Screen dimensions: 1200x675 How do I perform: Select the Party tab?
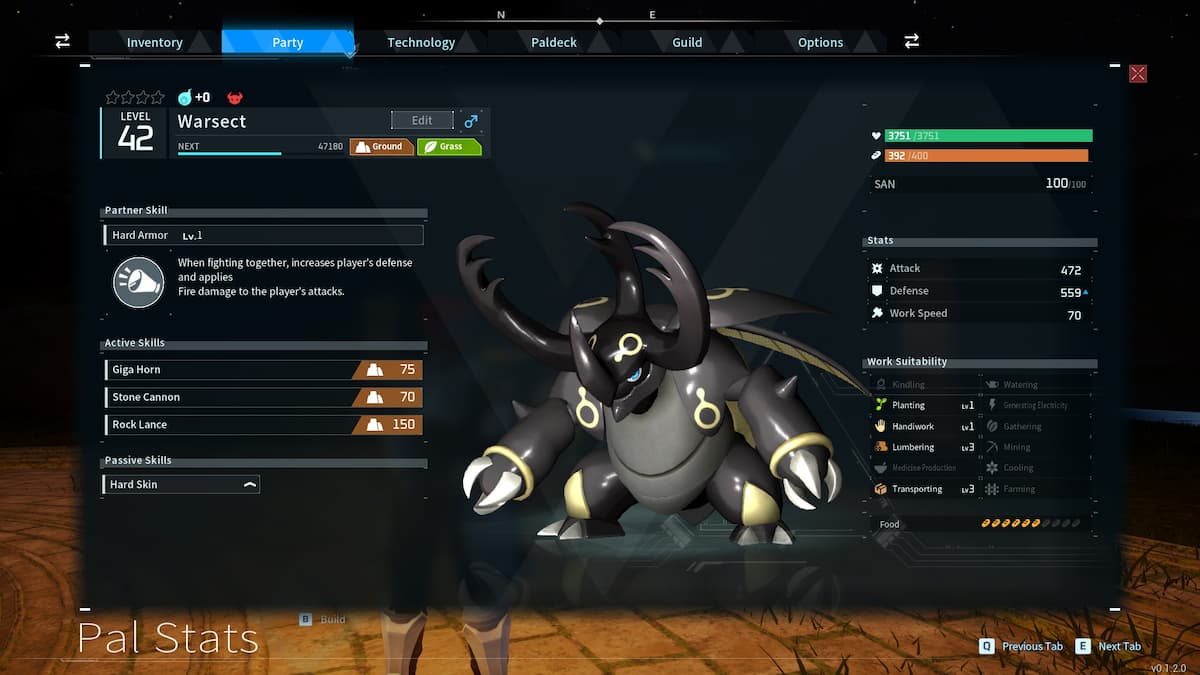click(287, 42)
